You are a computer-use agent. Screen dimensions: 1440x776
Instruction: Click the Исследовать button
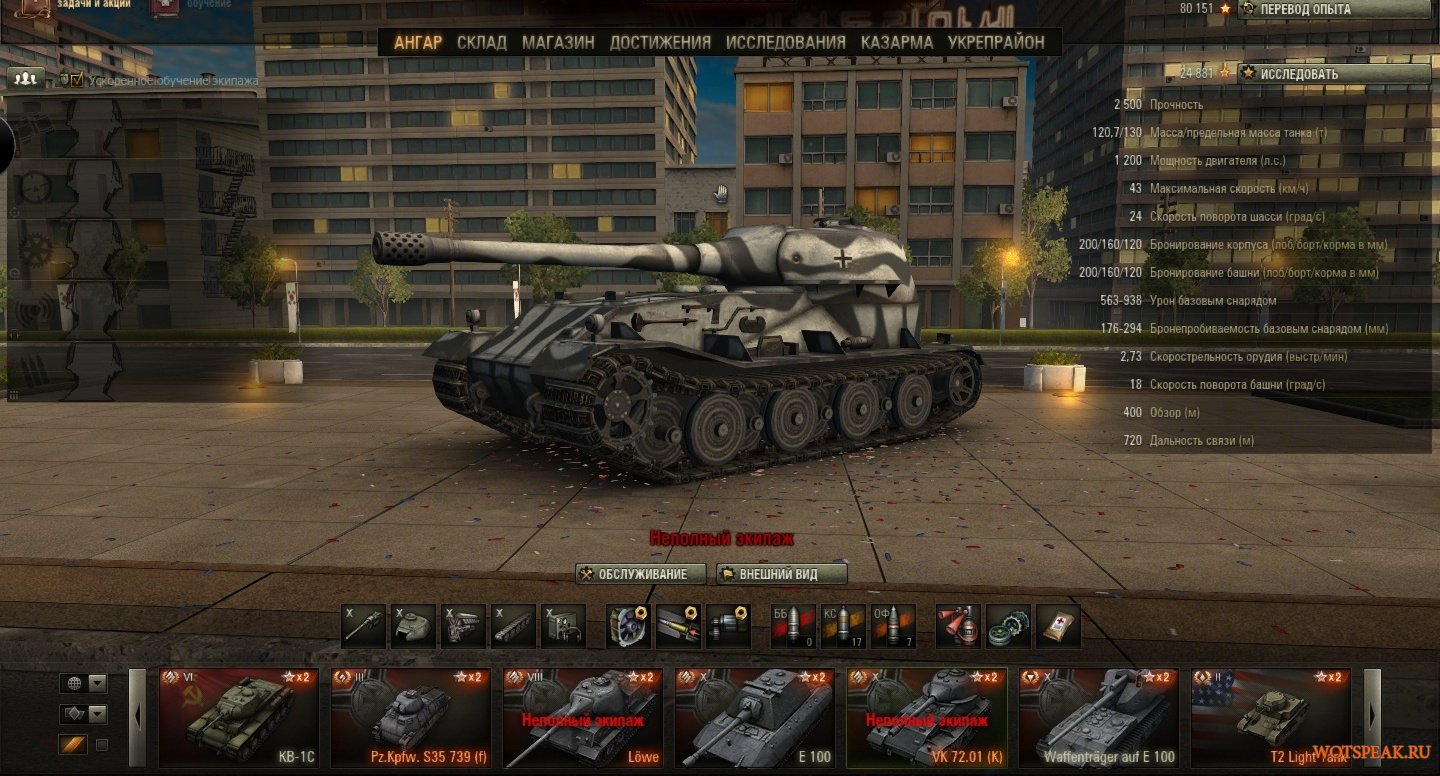tap(1334, 74)
